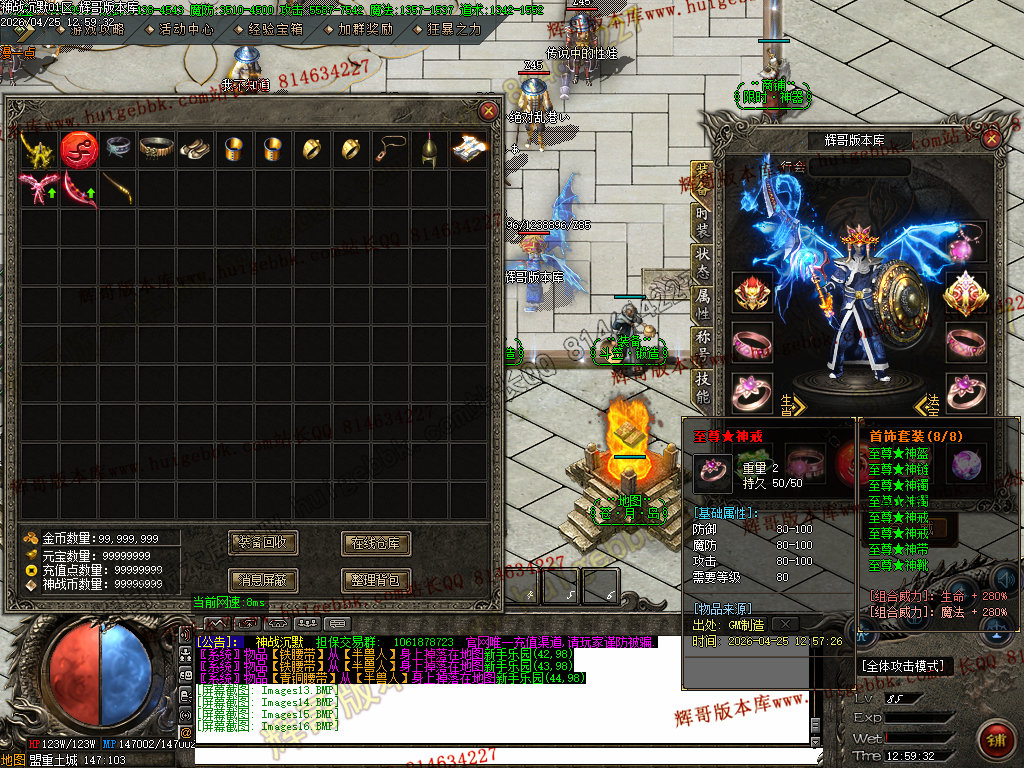
Task: Open the 在线仓库 online warehouse
Action: tap(376, 543)
